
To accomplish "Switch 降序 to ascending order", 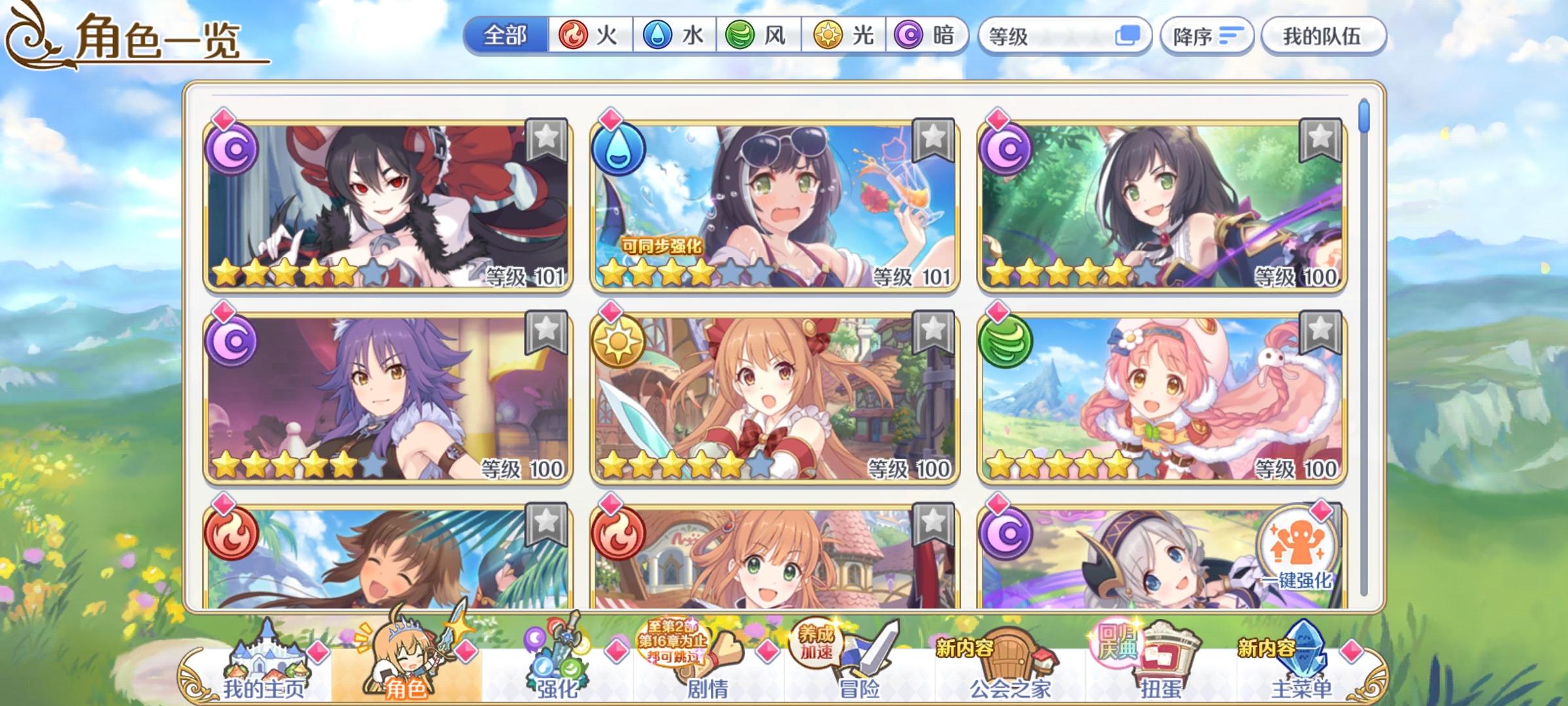I will pos(1207,36).
